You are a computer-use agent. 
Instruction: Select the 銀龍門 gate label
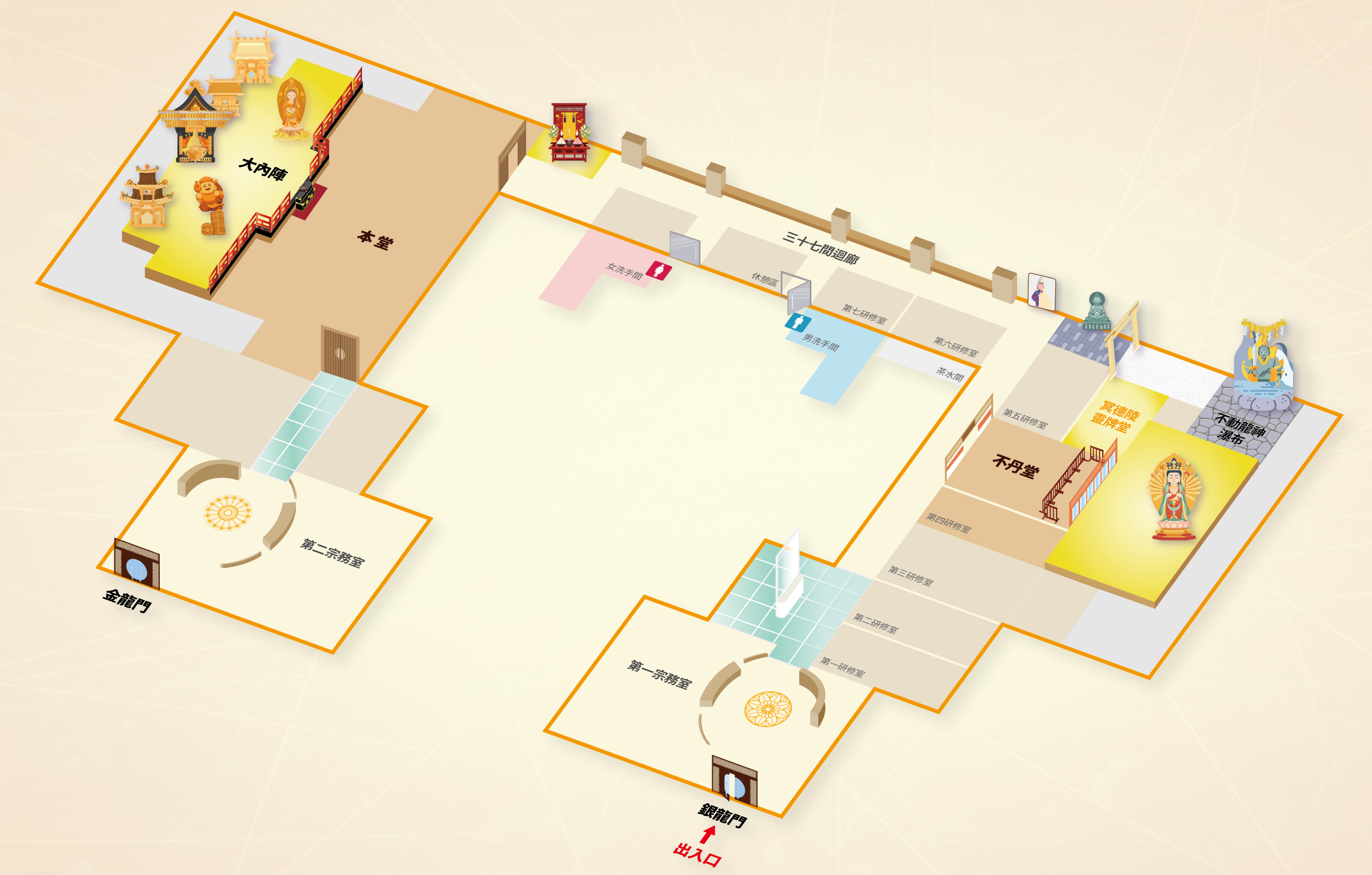point(722,815)
